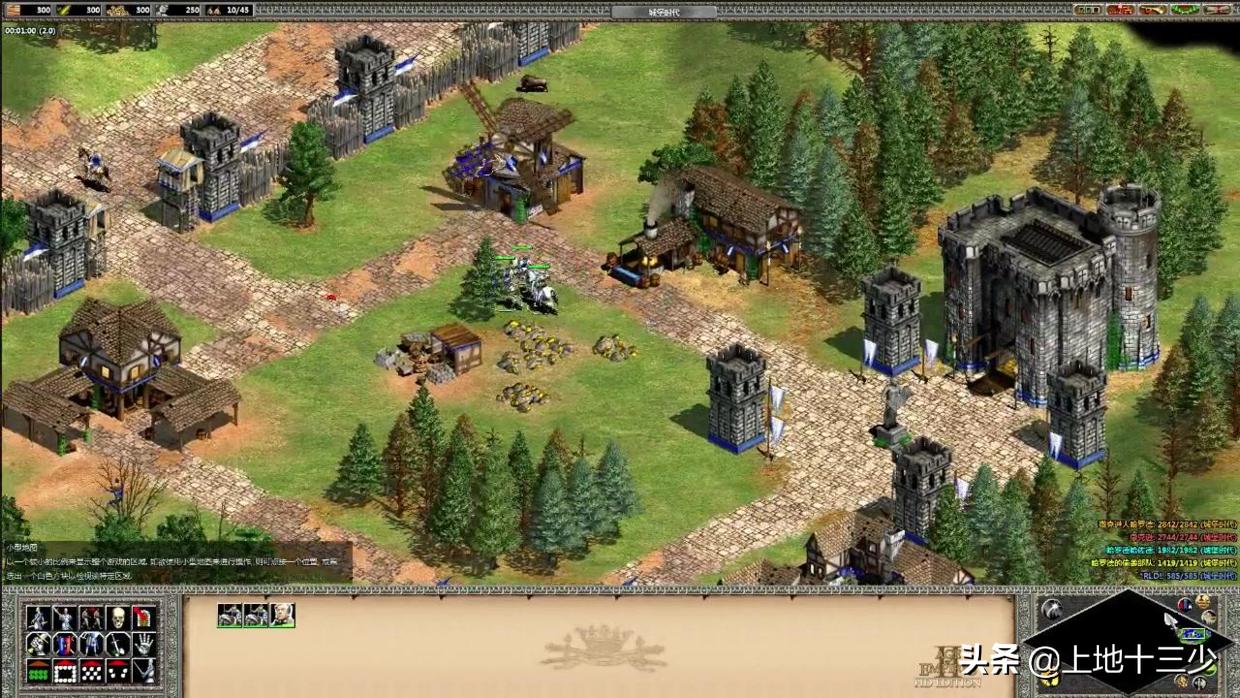The width and height of the screenshot is (1240, 698).
Task: Click the open hand stop command
Action: click(x=144, y=645)
